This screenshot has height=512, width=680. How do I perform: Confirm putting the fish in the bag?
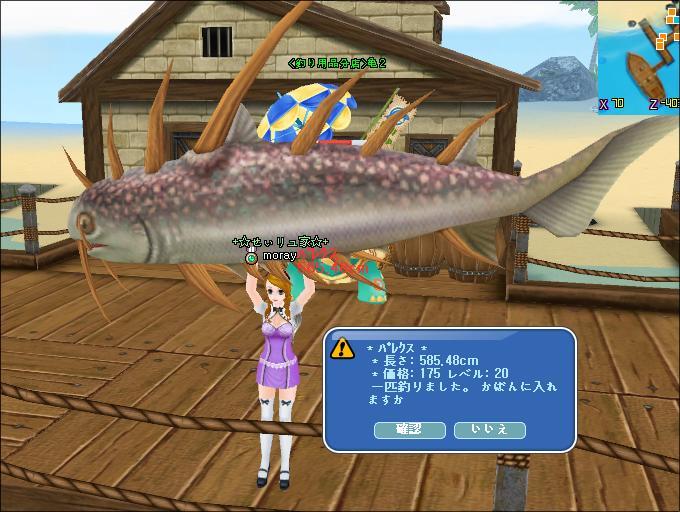click(409, 430)
